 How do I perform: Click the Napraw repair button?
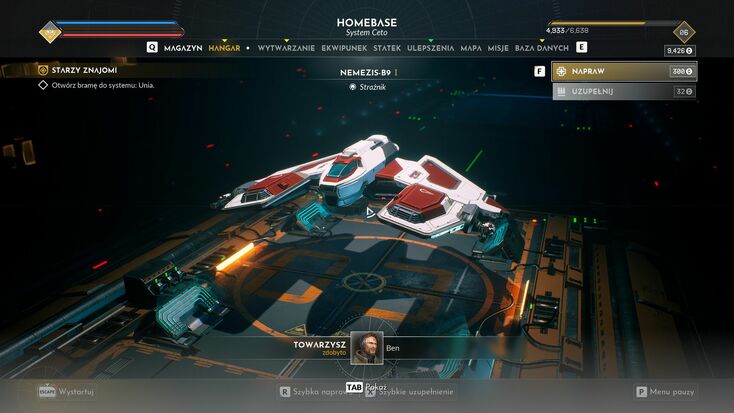click(x=623, y=72)
